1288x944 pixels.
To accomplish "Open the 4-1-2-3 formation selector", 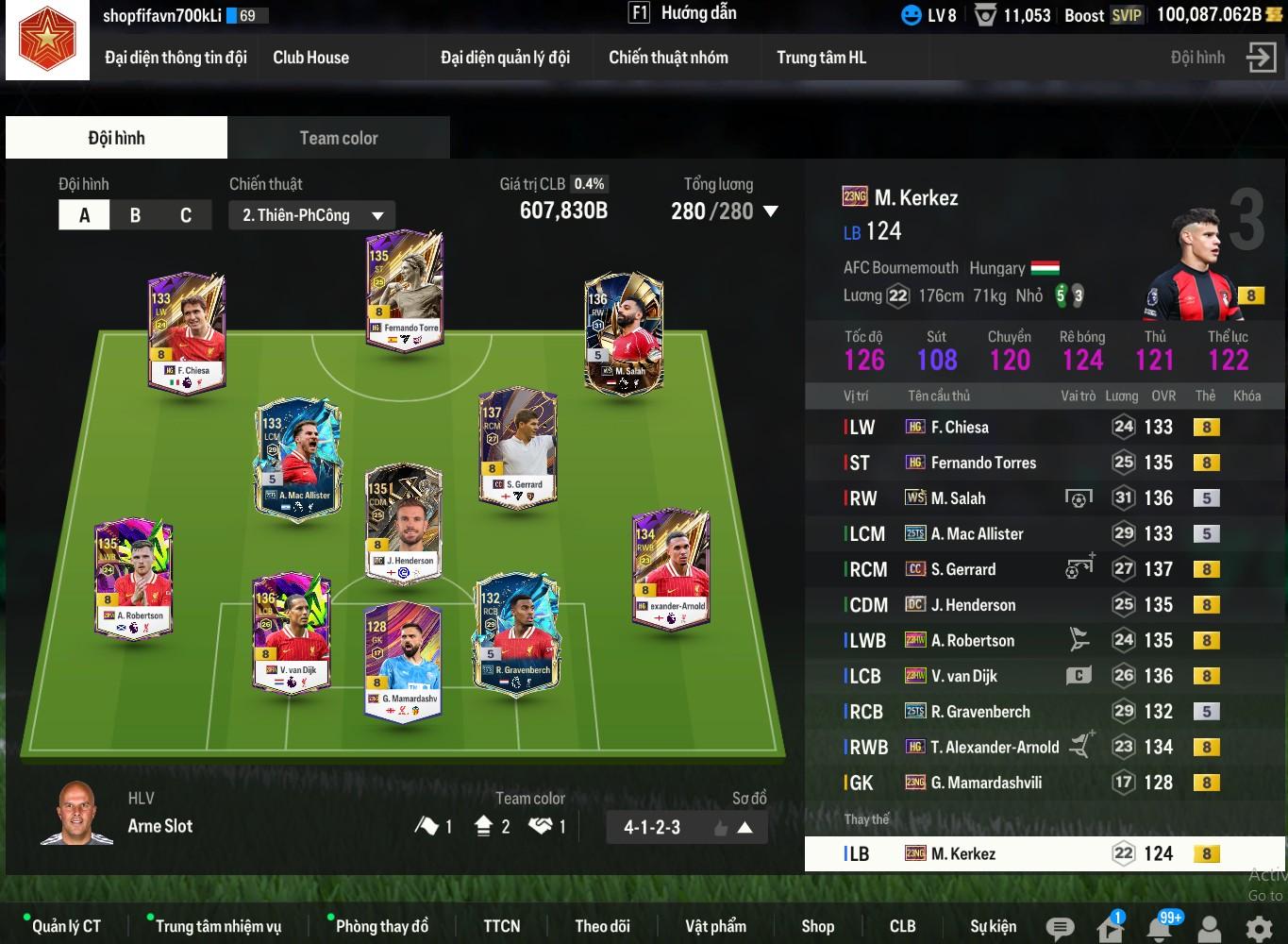I will [x=686, y=828].
